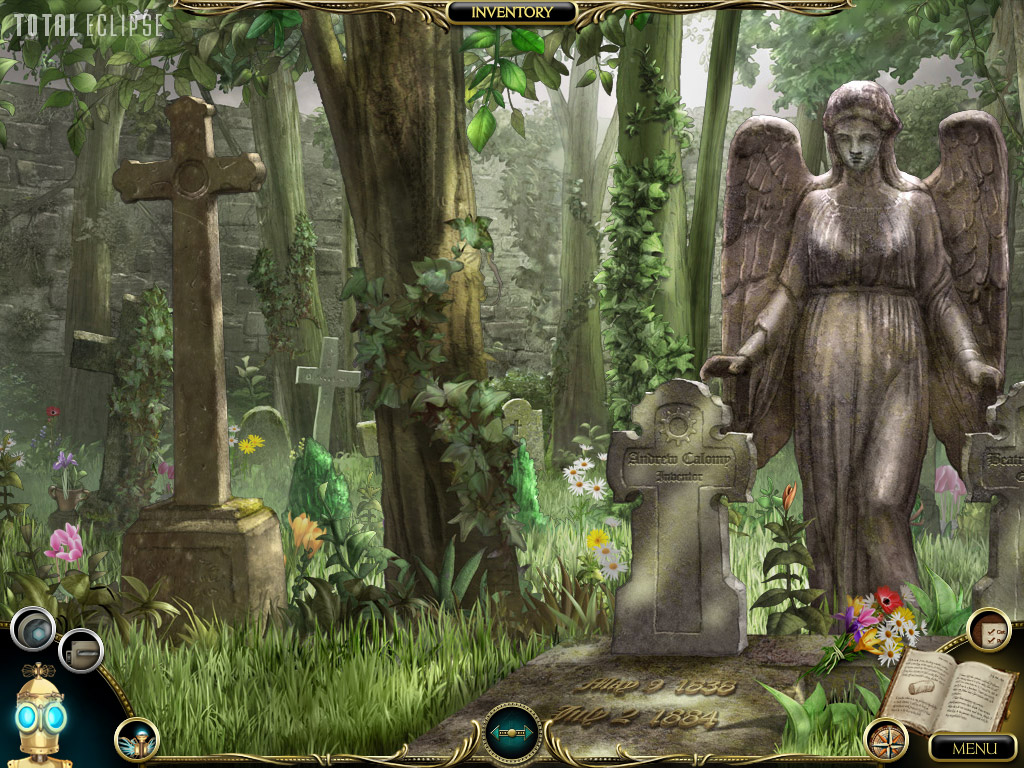Select the metal box gadget icon

coord(80,651)
